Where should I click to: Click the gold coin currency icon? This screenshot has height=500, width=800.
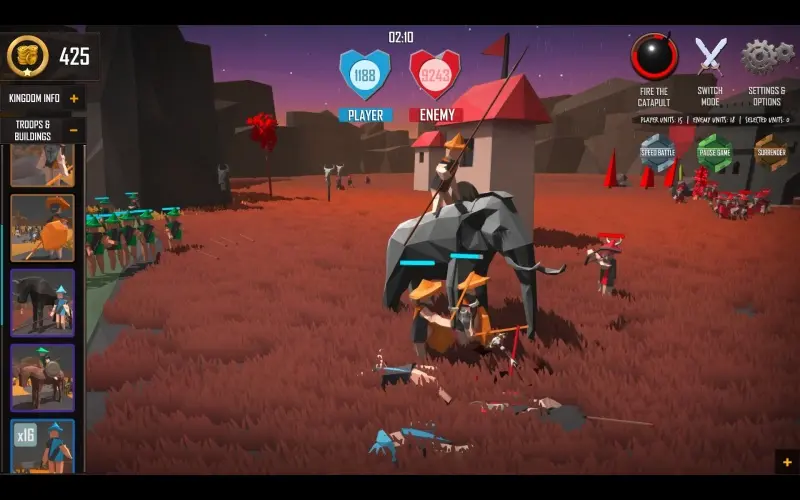pyautogui.click(x=27, y=56)
